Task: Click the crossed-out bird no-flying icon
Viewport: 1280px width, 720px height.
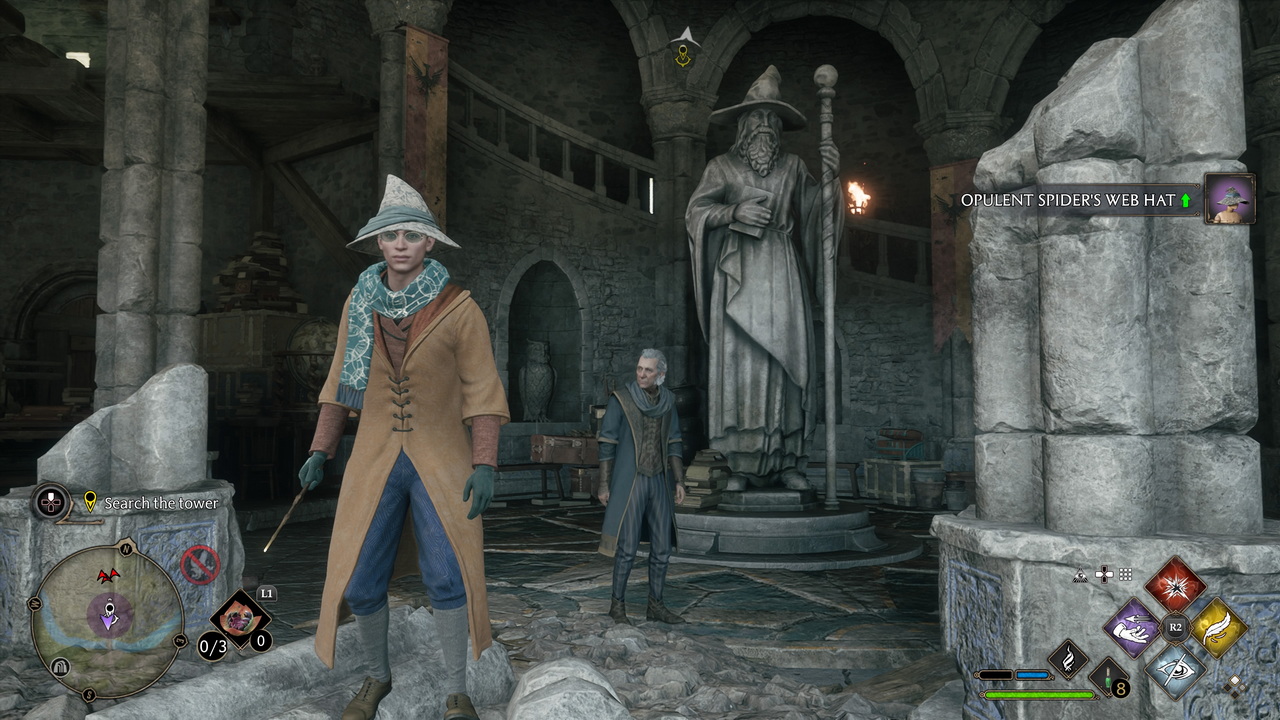Action: coord(200,565)
